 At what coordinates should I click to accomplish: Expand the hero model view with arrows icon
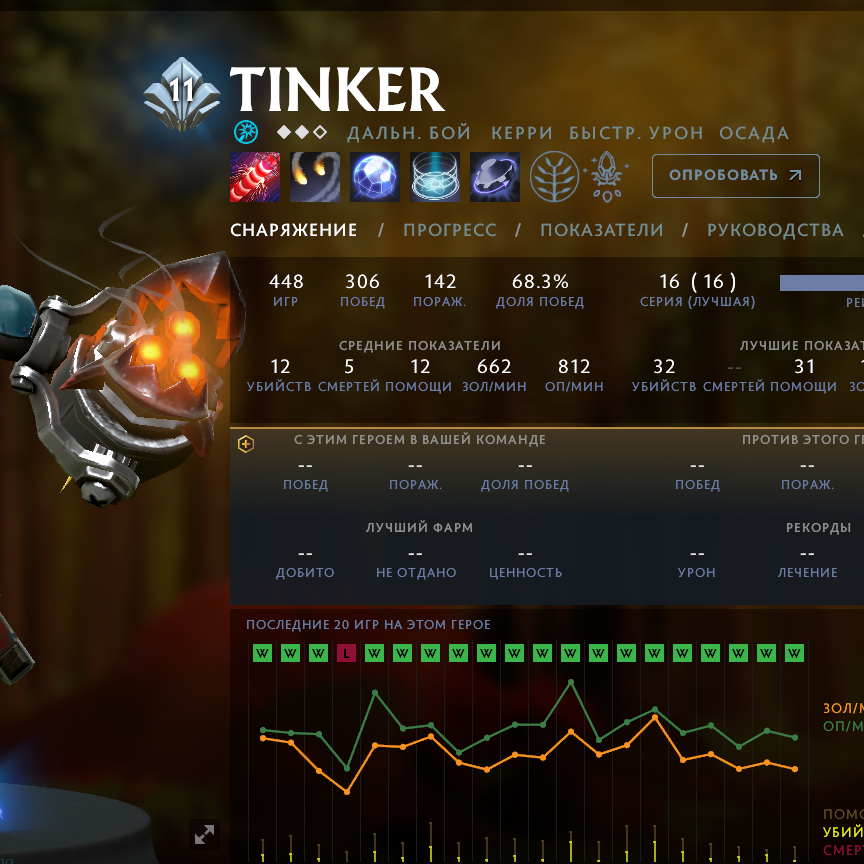tap(204, 833)
